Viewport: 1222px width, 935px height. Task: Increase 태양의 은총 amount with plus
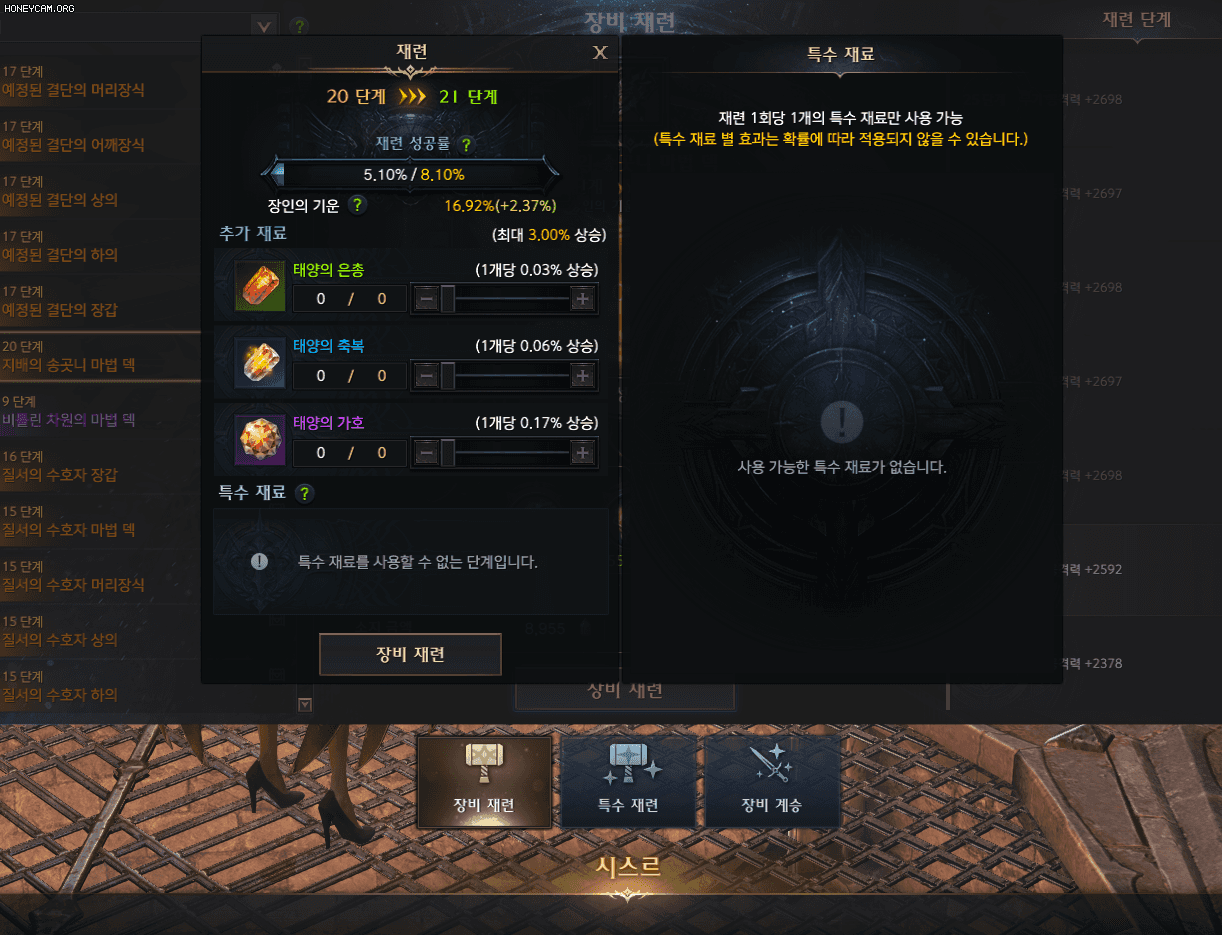[x=582, y=298]
